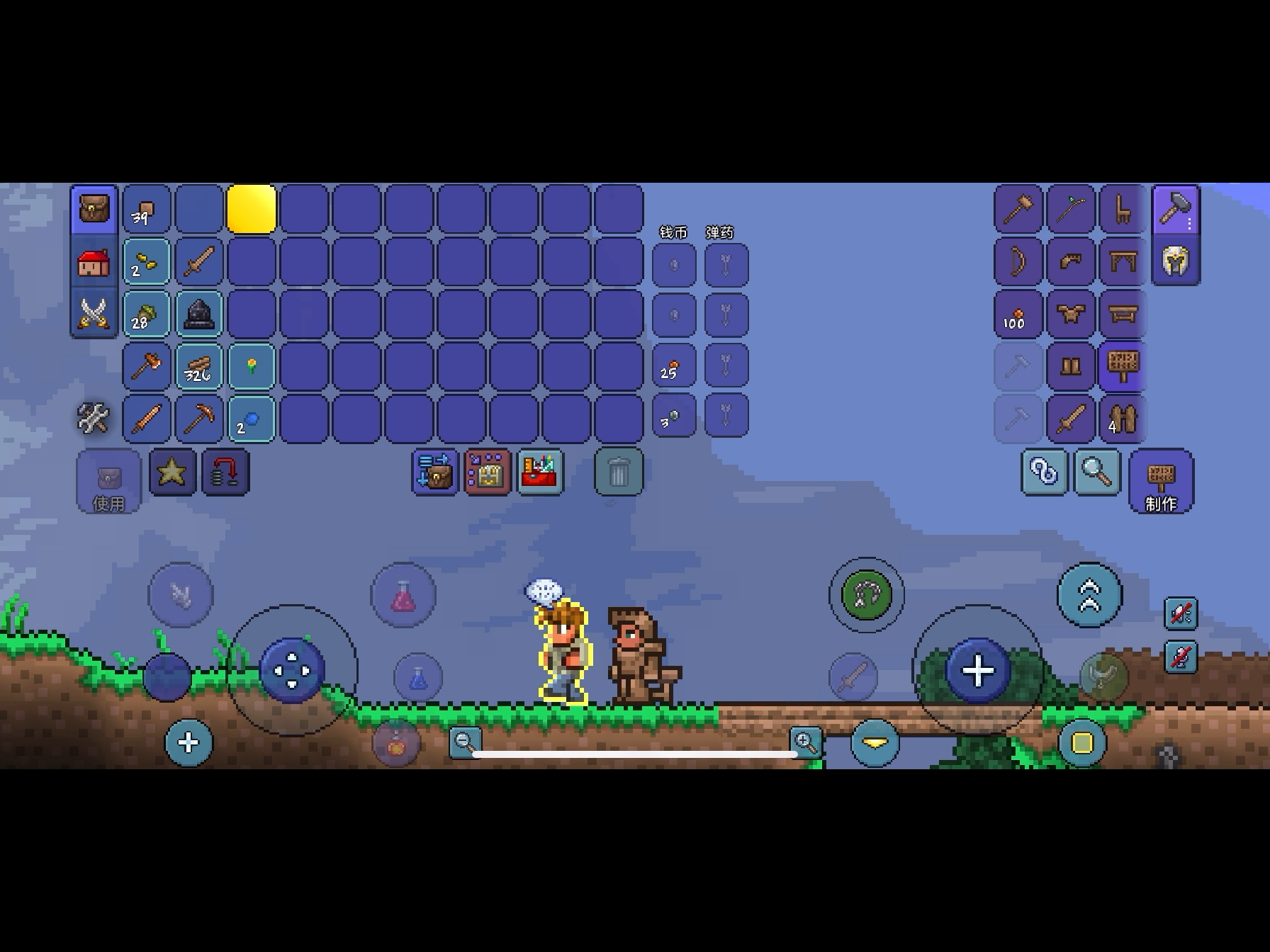
Task: Switch to the armor helmet tab
Action: (x=1175, y=261)
